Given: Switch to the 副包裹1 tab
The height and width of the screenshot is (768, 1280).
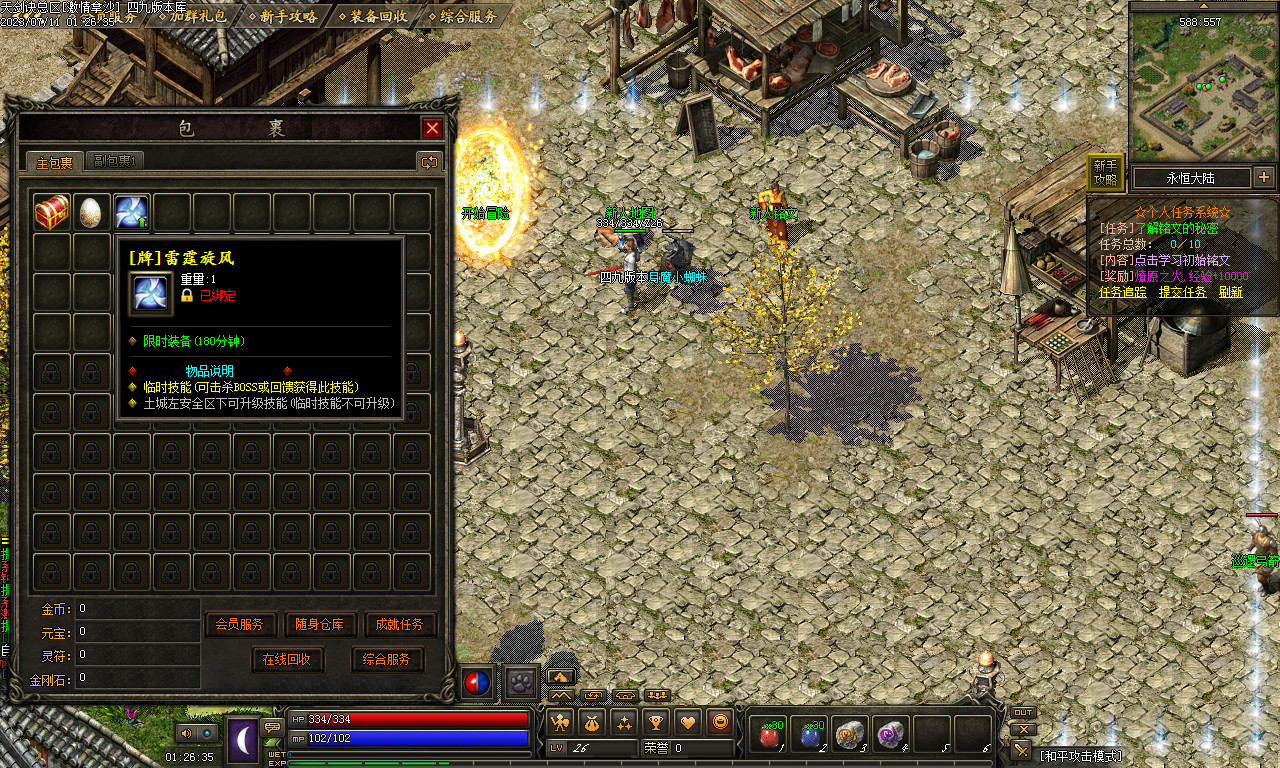Looking at the screenshot, I should [x=116, y=161].
